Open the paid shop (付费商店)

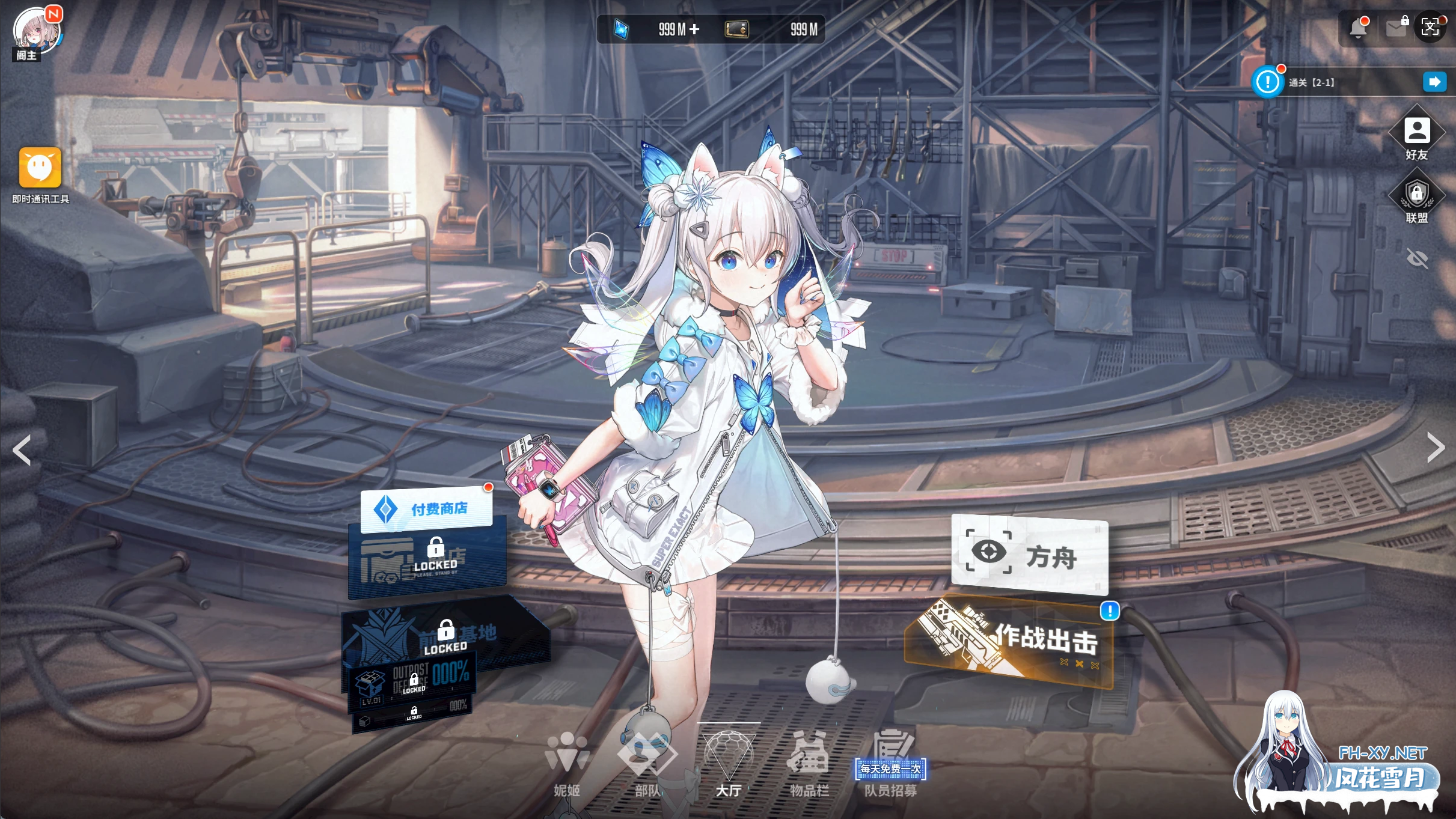click(x=426, y=509)
